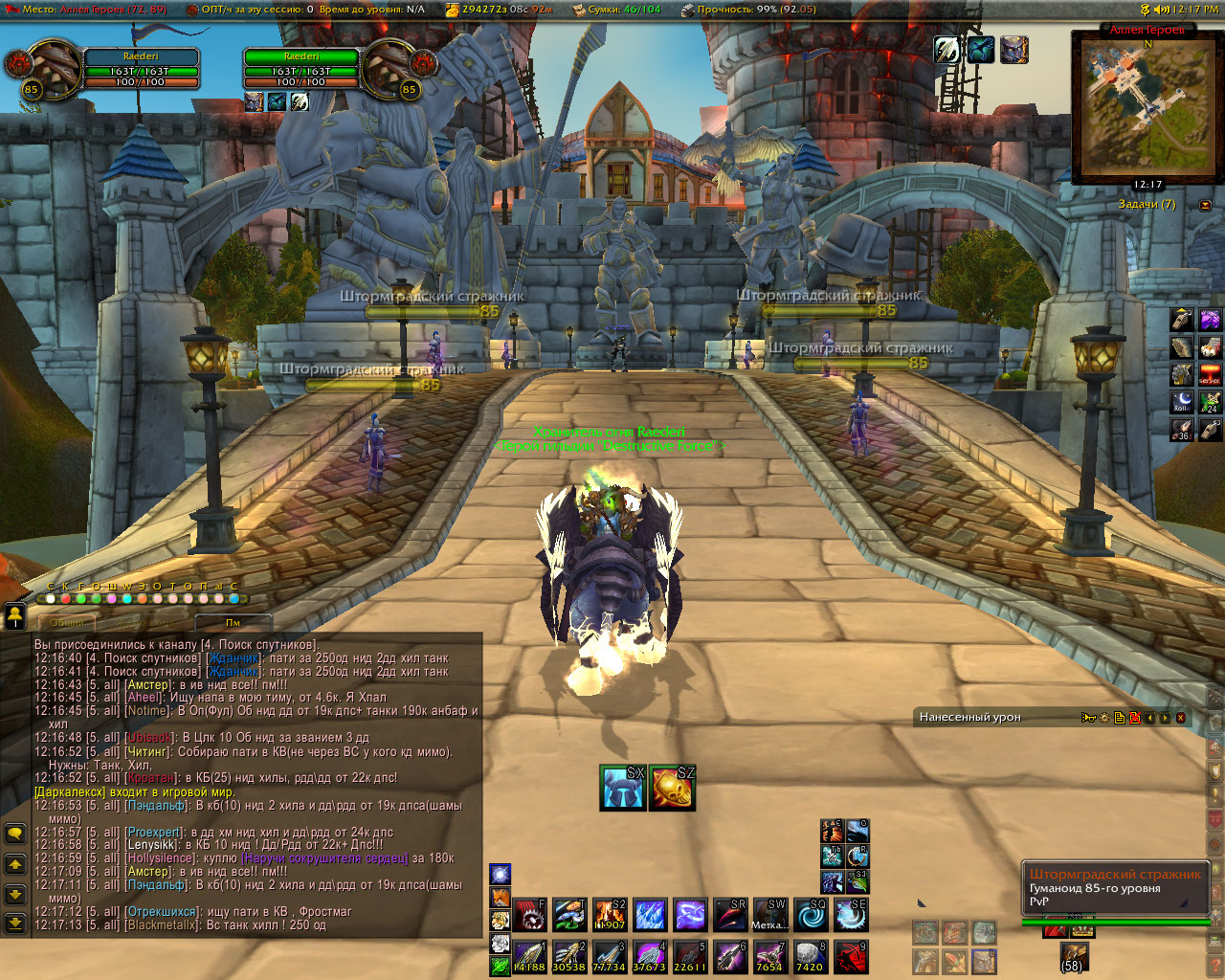Open the social friends button above chat
Viewport: 1225px width, 980px height.
pyautogui.click(x=15, y=617)
